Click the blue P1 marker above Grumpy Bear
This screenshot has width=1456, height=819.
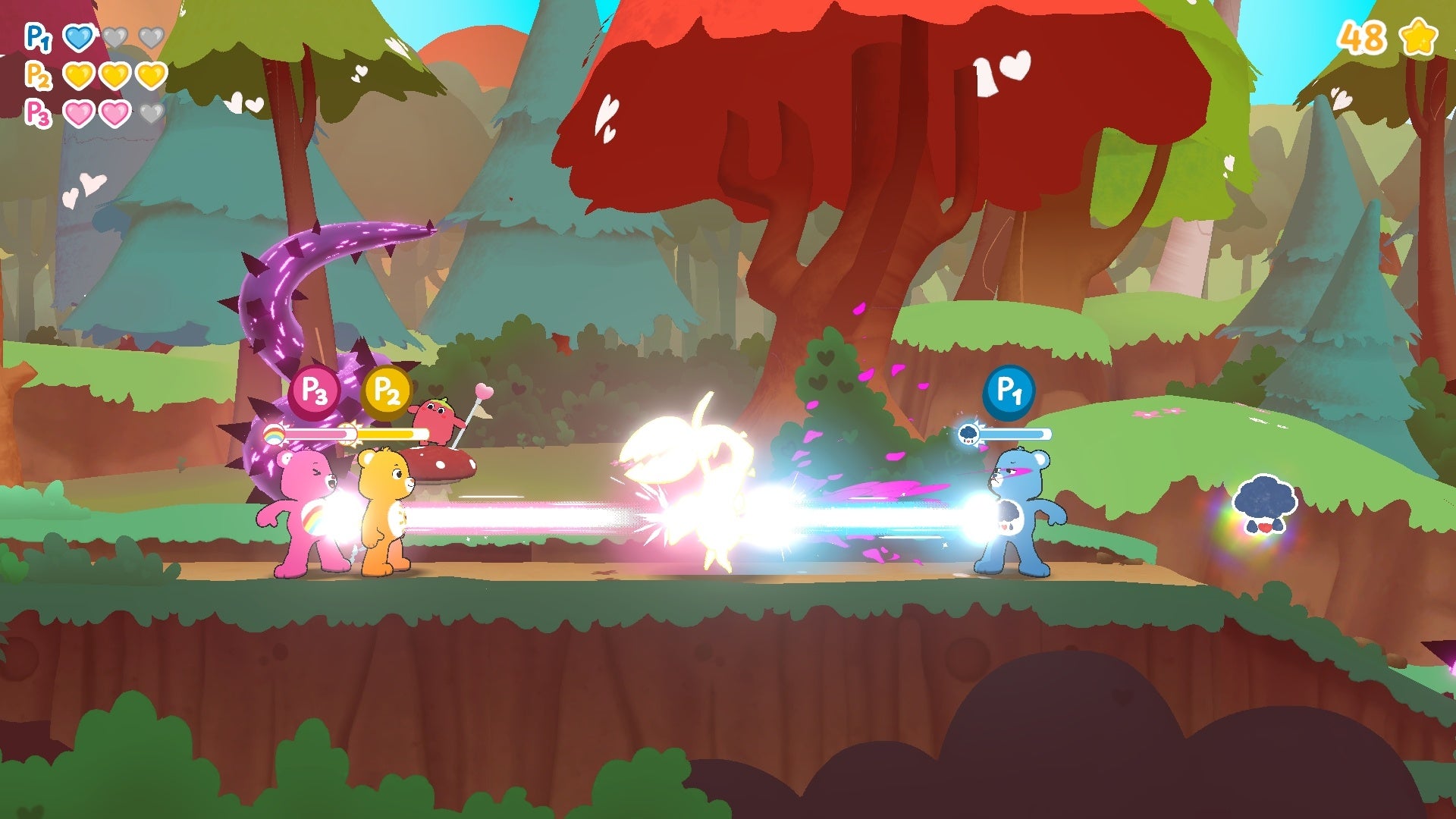1009,392
